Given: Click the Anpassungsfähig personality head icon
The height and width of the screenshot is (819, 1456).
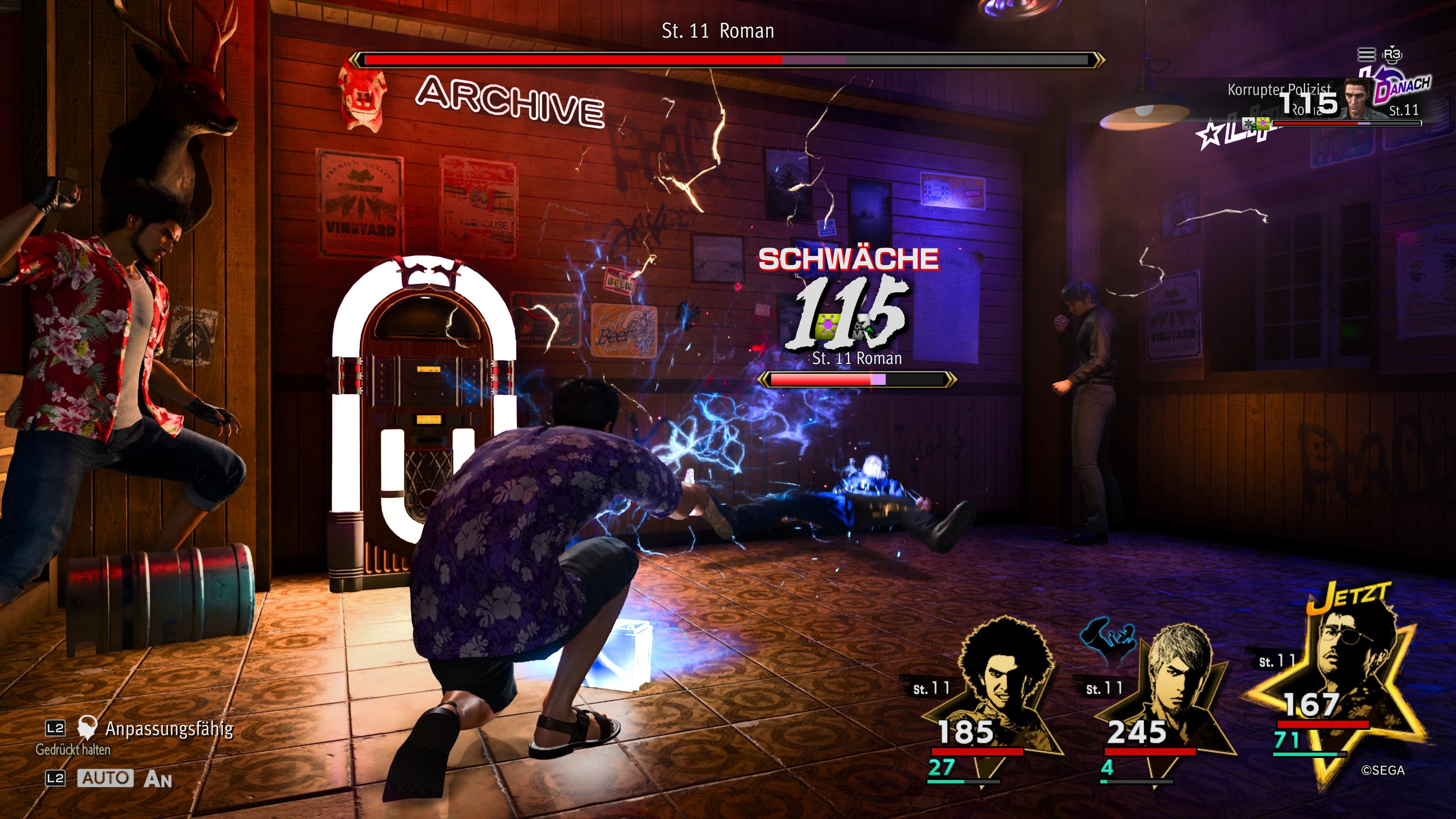Looking at the screenshot, I should point(87,728).
